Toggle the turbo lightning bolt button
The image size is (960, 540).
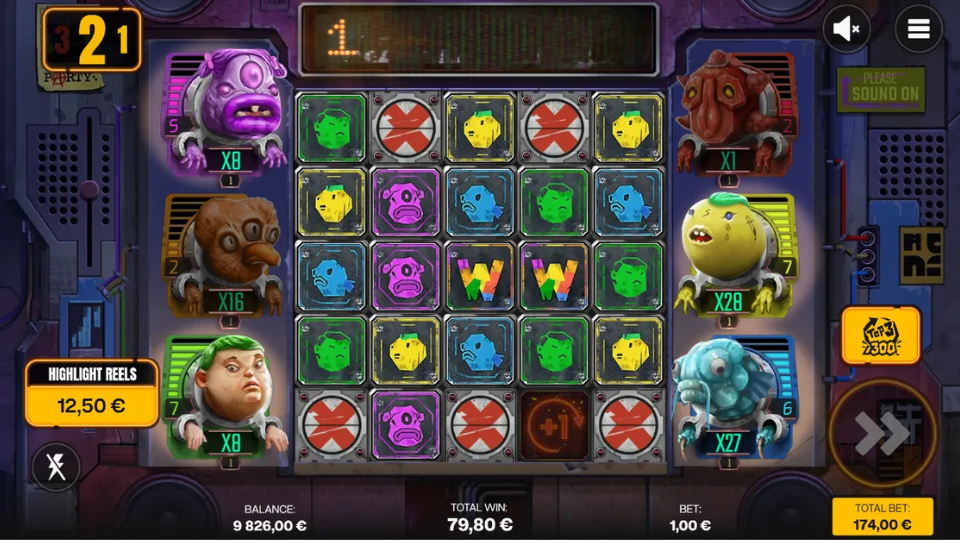coord(57,467)
